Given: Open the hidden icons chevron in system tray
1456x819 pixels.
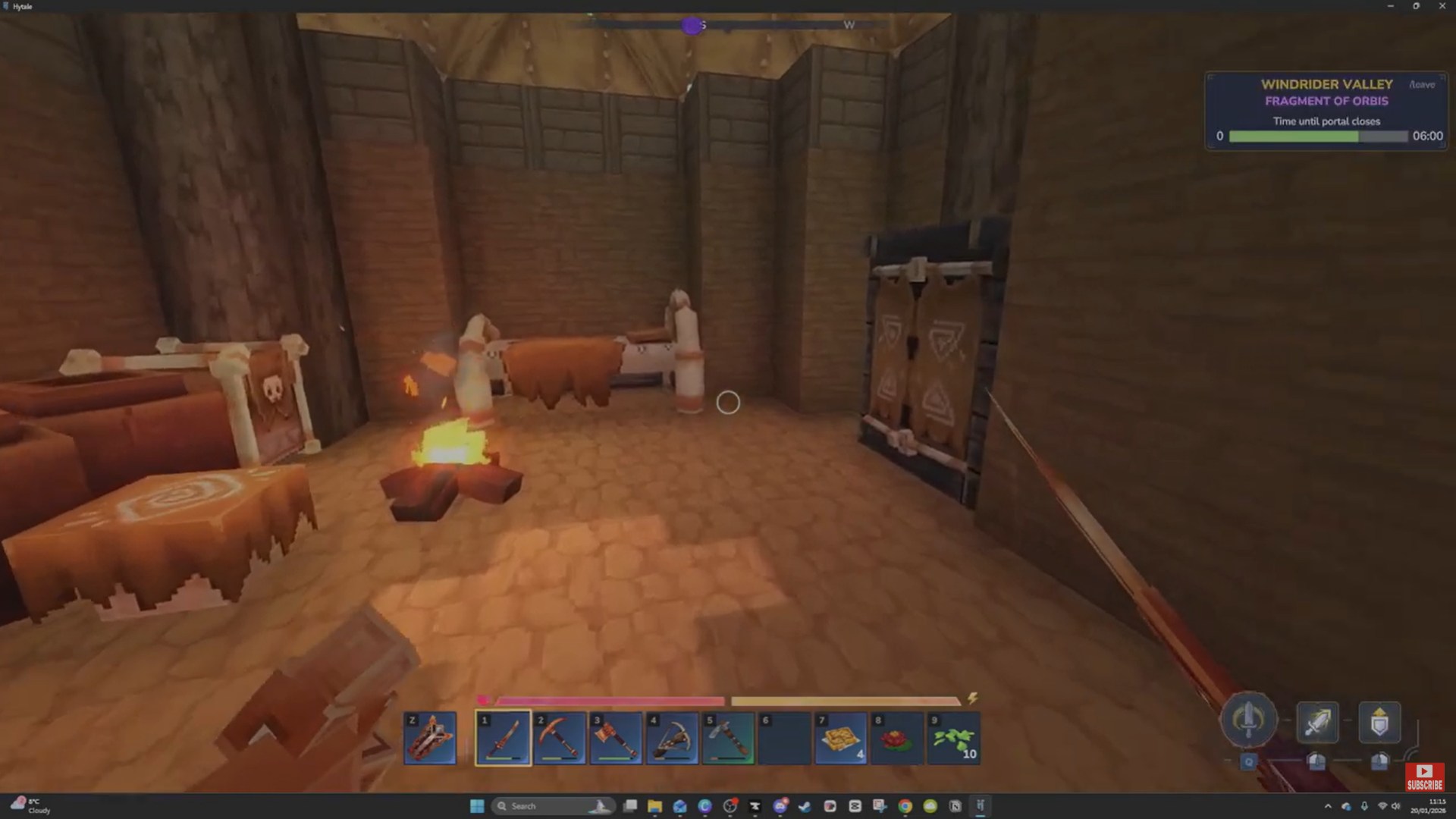Looking at the screenshot, I should (1329, 806).
